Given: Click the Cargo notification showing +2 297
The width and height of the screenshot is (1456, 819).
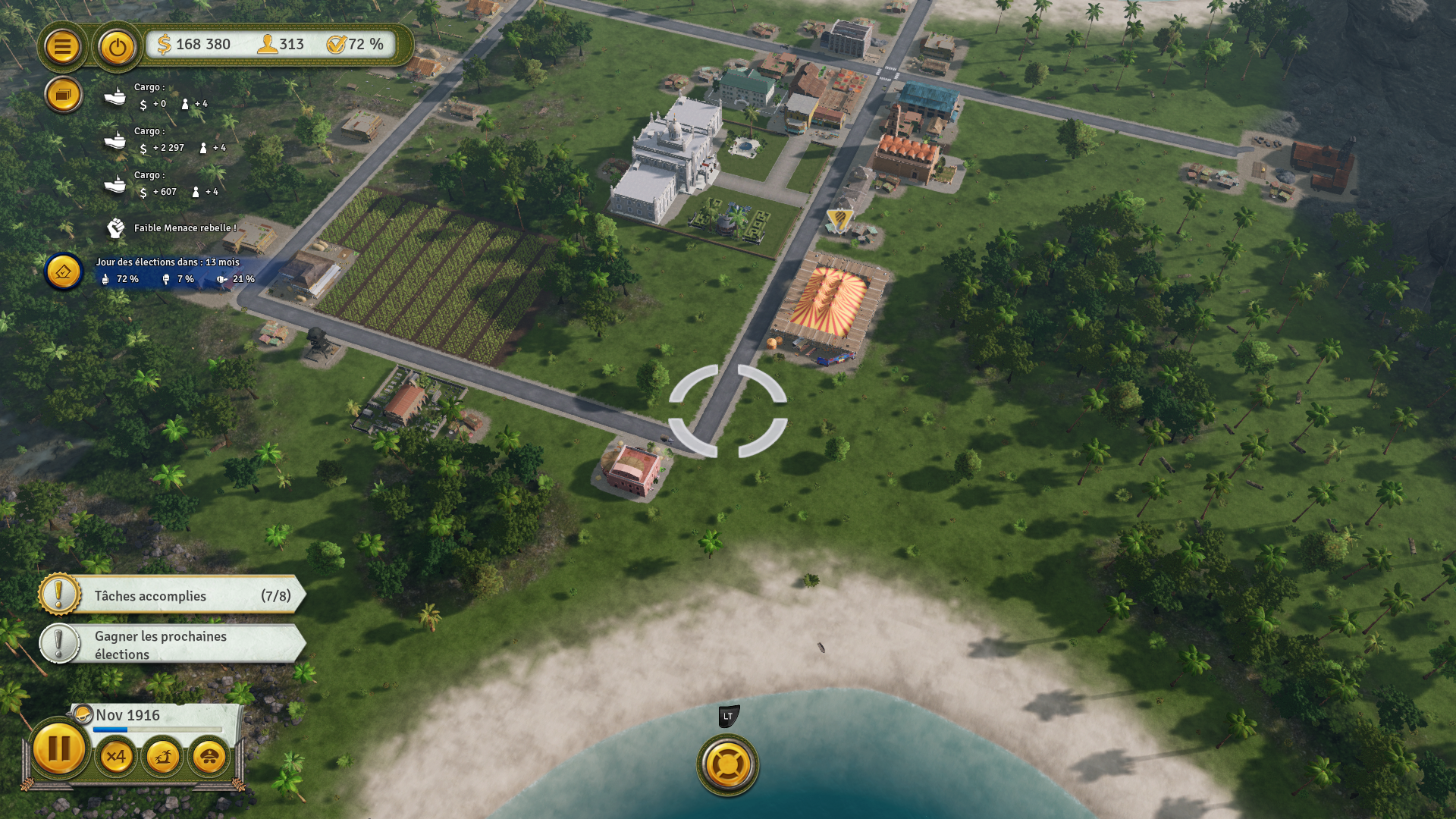Looking at the screenshot, I should pyautogui.click(x=165, y=140).
